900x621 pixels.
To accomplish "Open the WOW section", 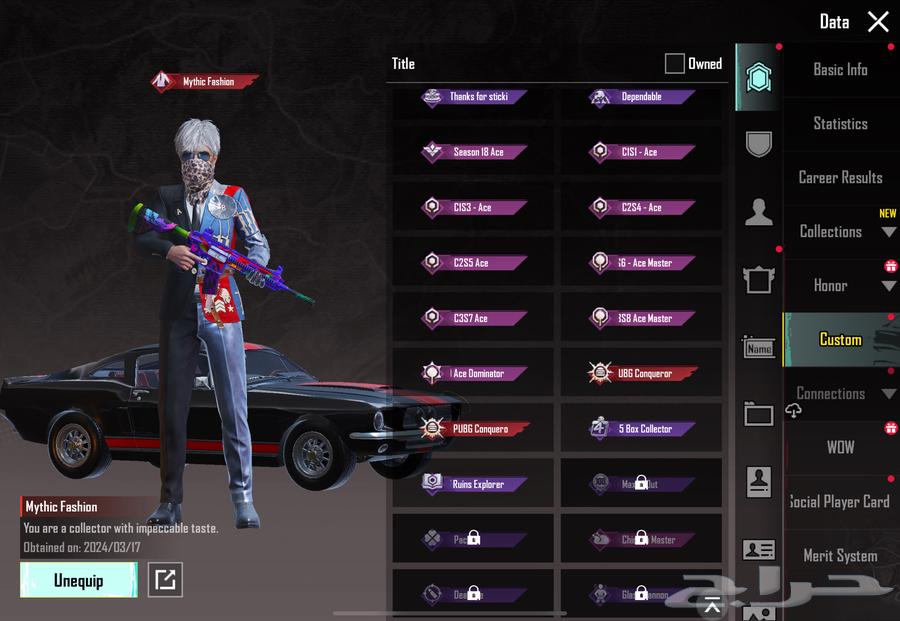I will [840, 447].
